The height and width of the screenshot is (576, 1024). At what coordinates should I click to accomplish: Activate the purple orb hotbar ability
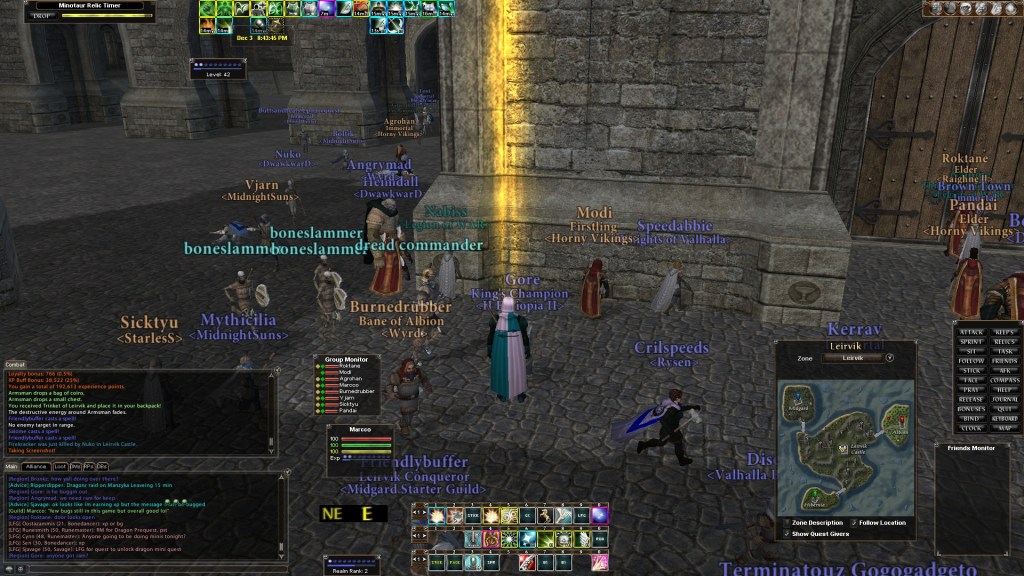(599, 516)
